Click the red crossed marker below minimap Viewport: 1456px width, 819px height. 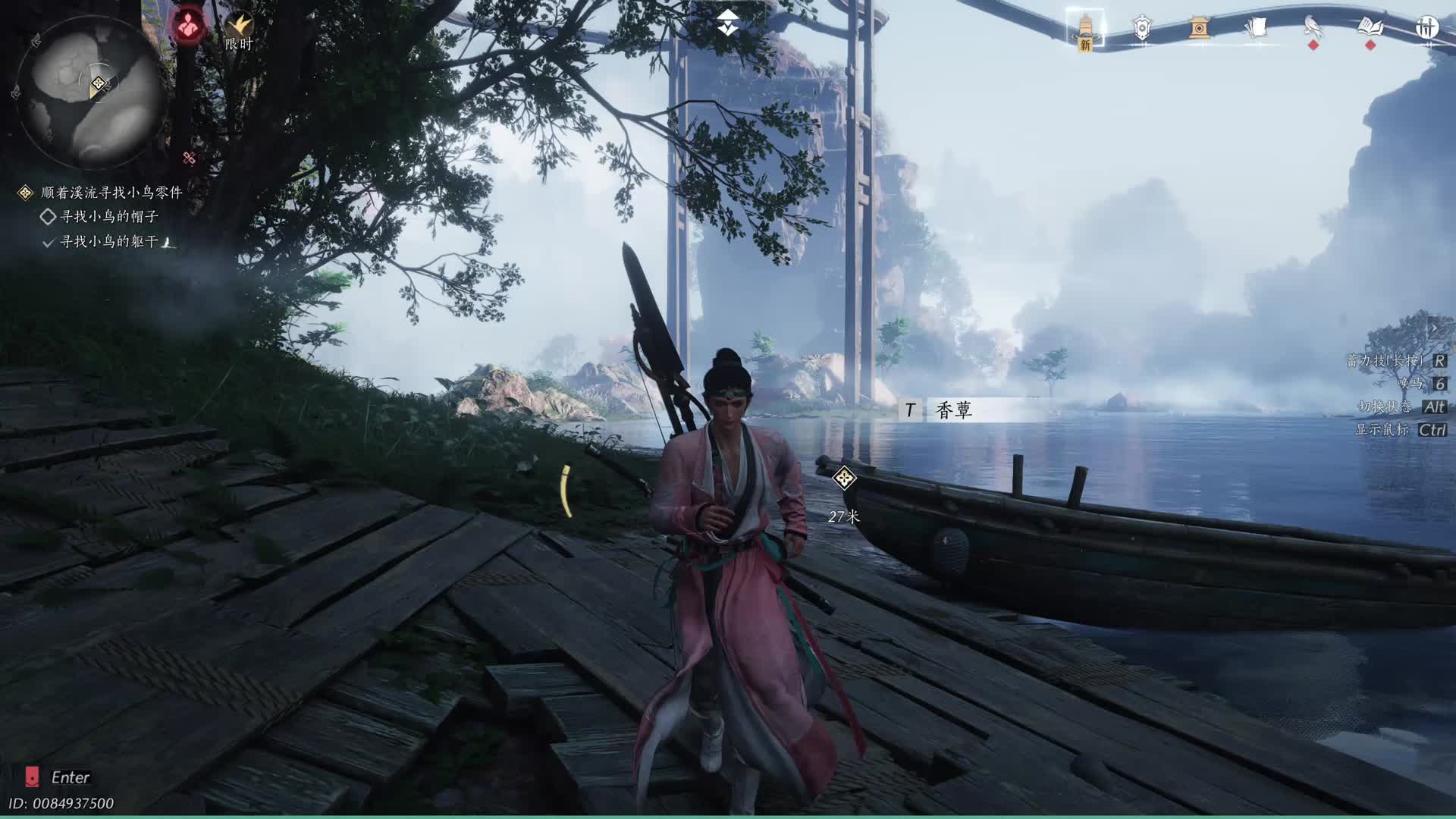[x=189, y=158]
